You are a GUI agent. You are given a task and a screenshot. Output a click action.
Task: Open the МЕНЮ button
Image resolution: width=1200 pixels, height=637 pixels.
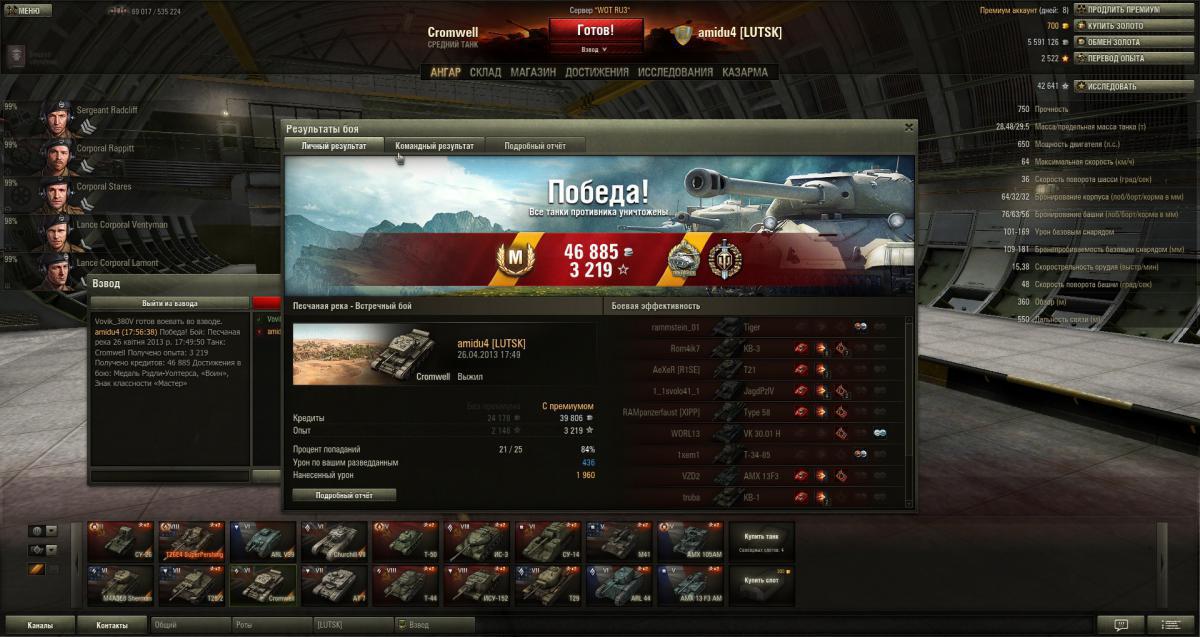click(27, 11)
